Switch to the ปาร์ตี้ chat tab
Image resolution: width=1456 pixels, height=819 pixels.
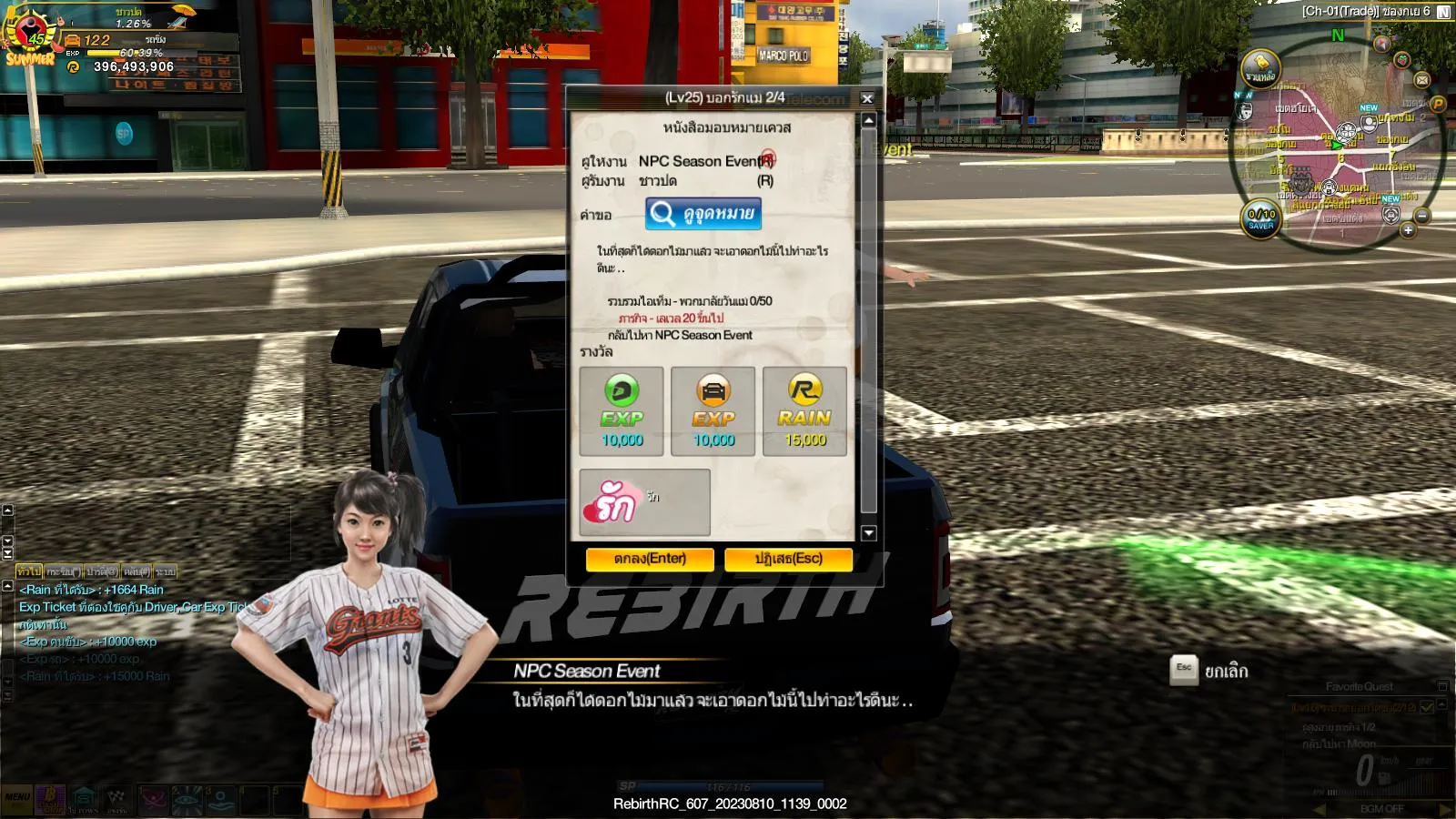click(101, 571)
